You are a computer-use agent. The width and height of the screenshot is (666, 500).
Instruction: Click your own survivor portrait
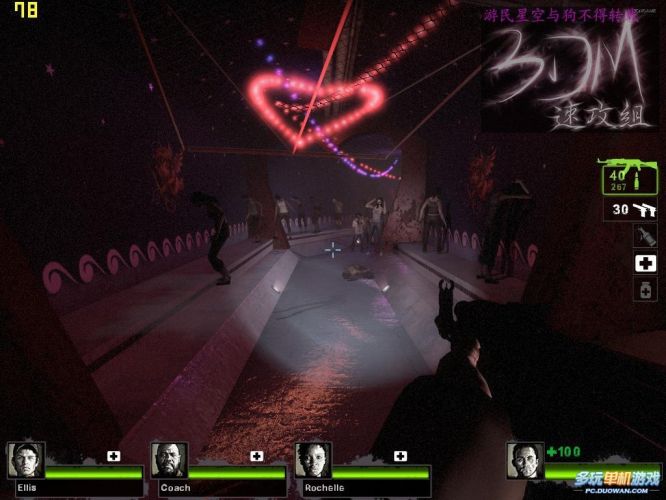[x=525, y=460]
